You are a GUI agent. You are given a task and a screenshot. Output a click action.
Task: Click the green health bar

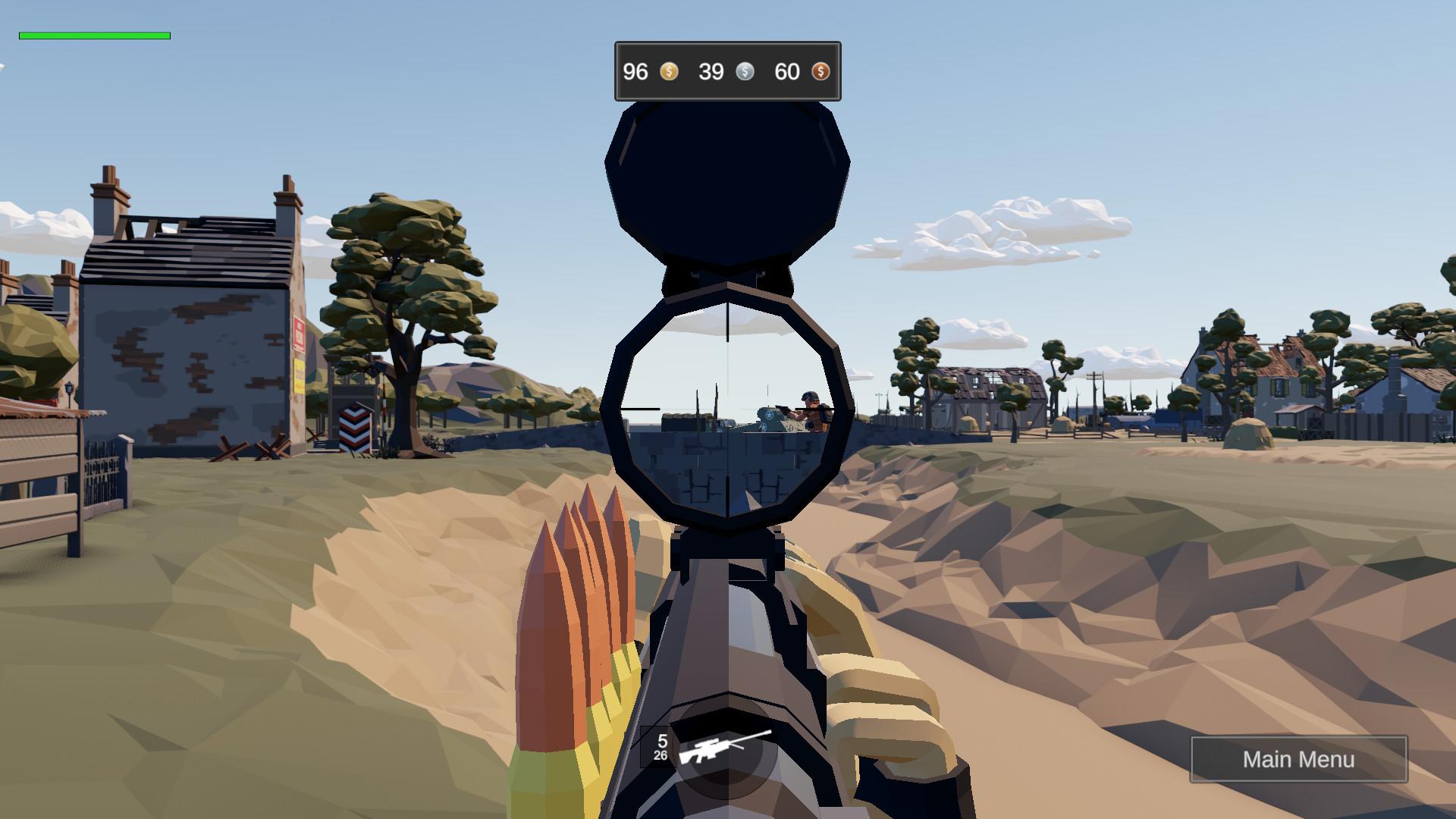point(95,35)
